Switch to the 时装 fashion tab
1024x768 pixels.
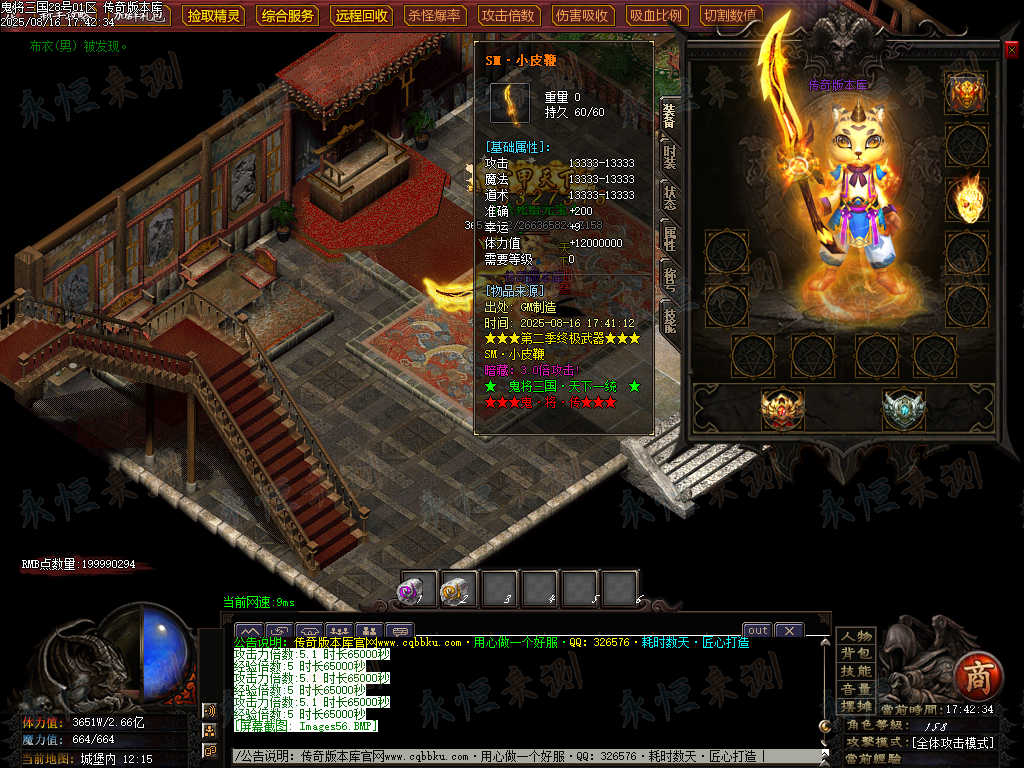coord(669,158)
